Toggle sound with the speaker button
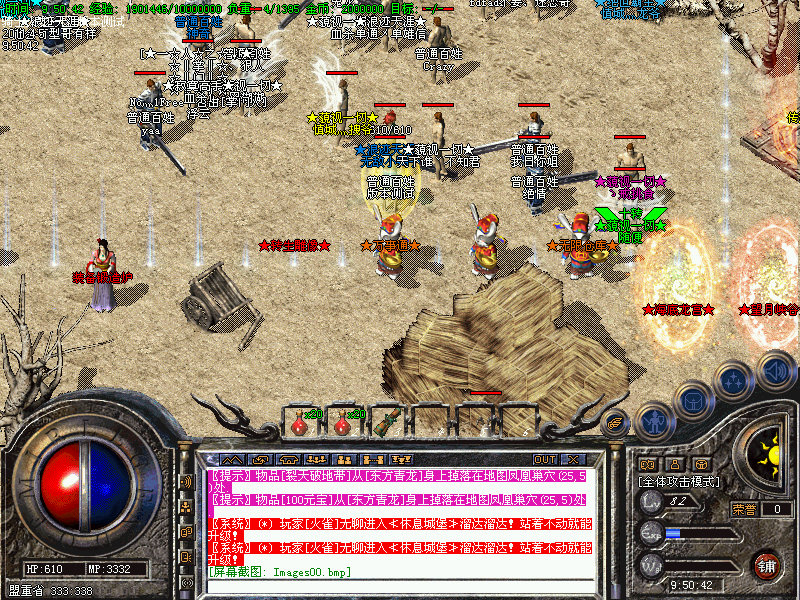This screenshot has width=800, height=600. point(776,369)
